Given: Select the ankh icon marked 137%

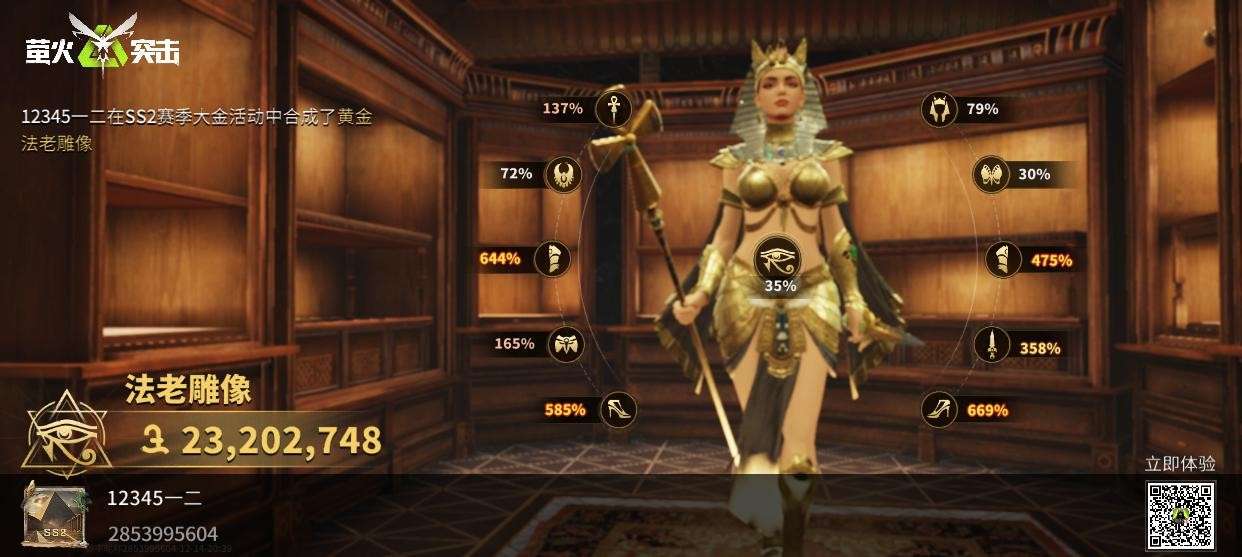Looking at the screenshot, I should 613,108.
